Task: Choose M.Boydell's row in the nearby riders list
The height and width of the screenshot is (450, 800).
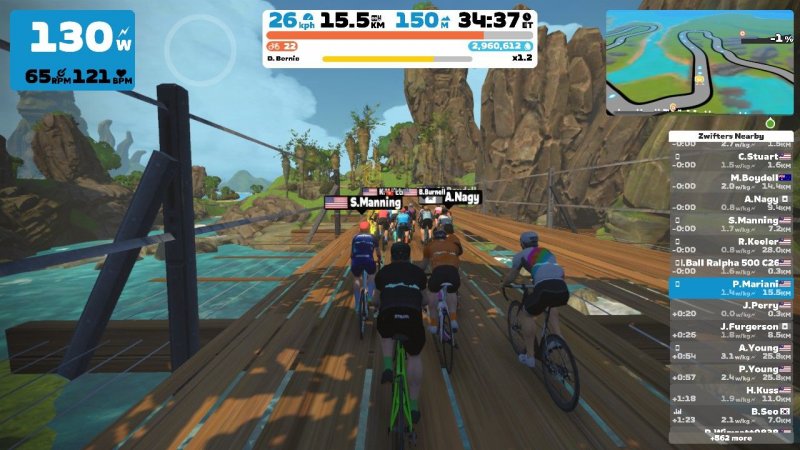Action: pos(731,182)
